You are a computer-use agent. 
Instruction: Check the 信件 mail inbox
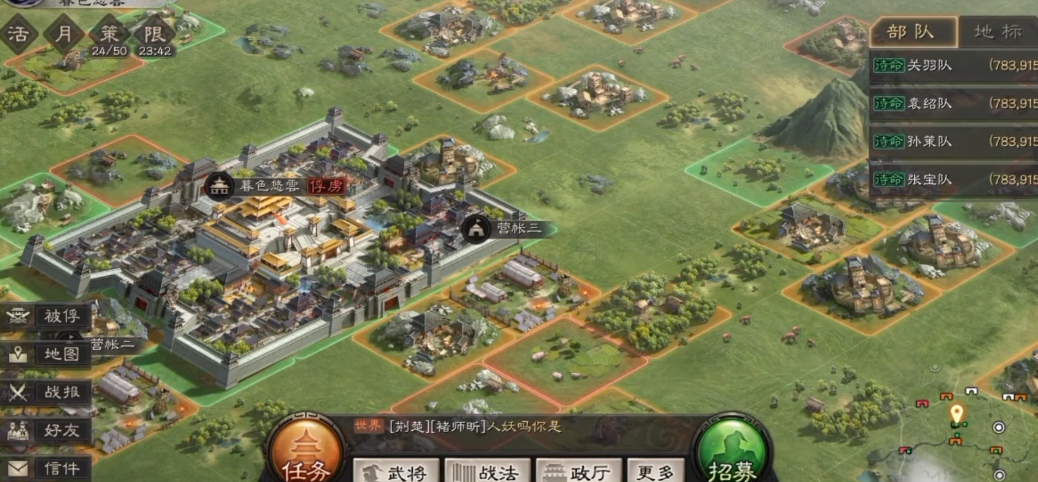(x=48, y=467)
